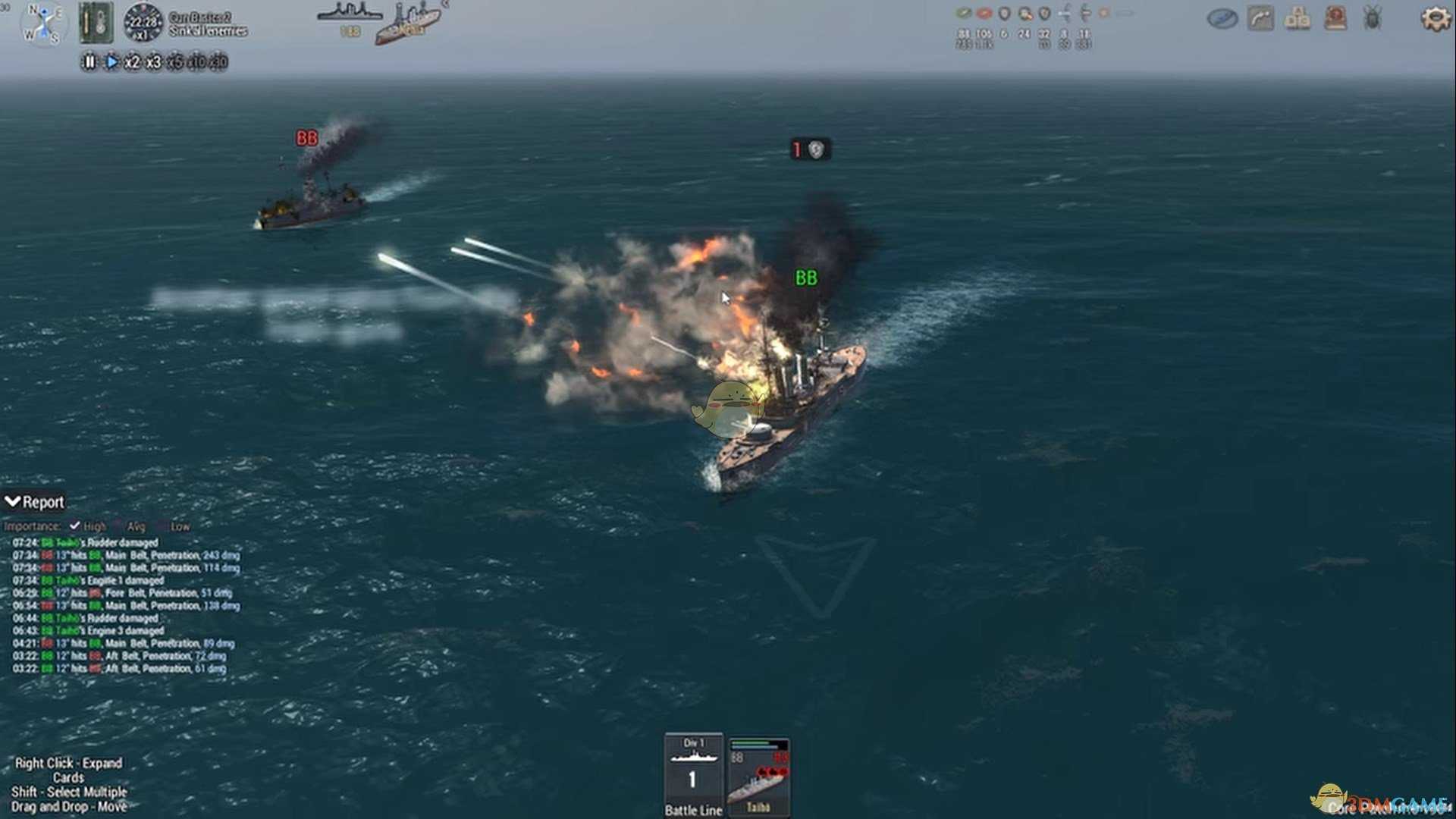Collapse the Report log panel

pyautogui.click(x=13, y=501)
